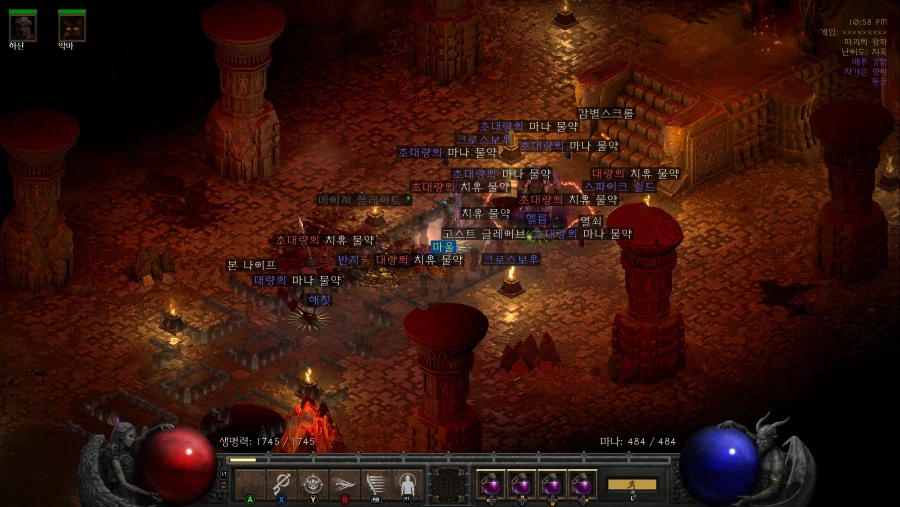Pick up the 감별스크롤 item label
The image size is (900, 507).
(x=606, y=114)
